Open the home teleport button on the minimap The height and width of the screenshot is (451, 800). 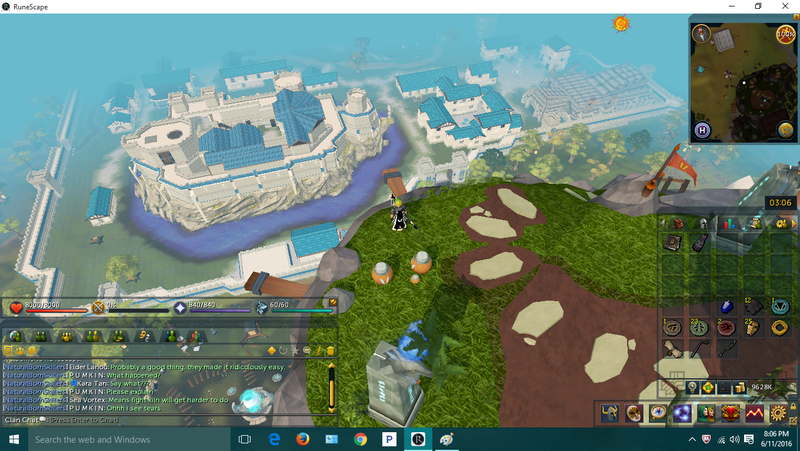pyautogui.click(x=702, y=130)
